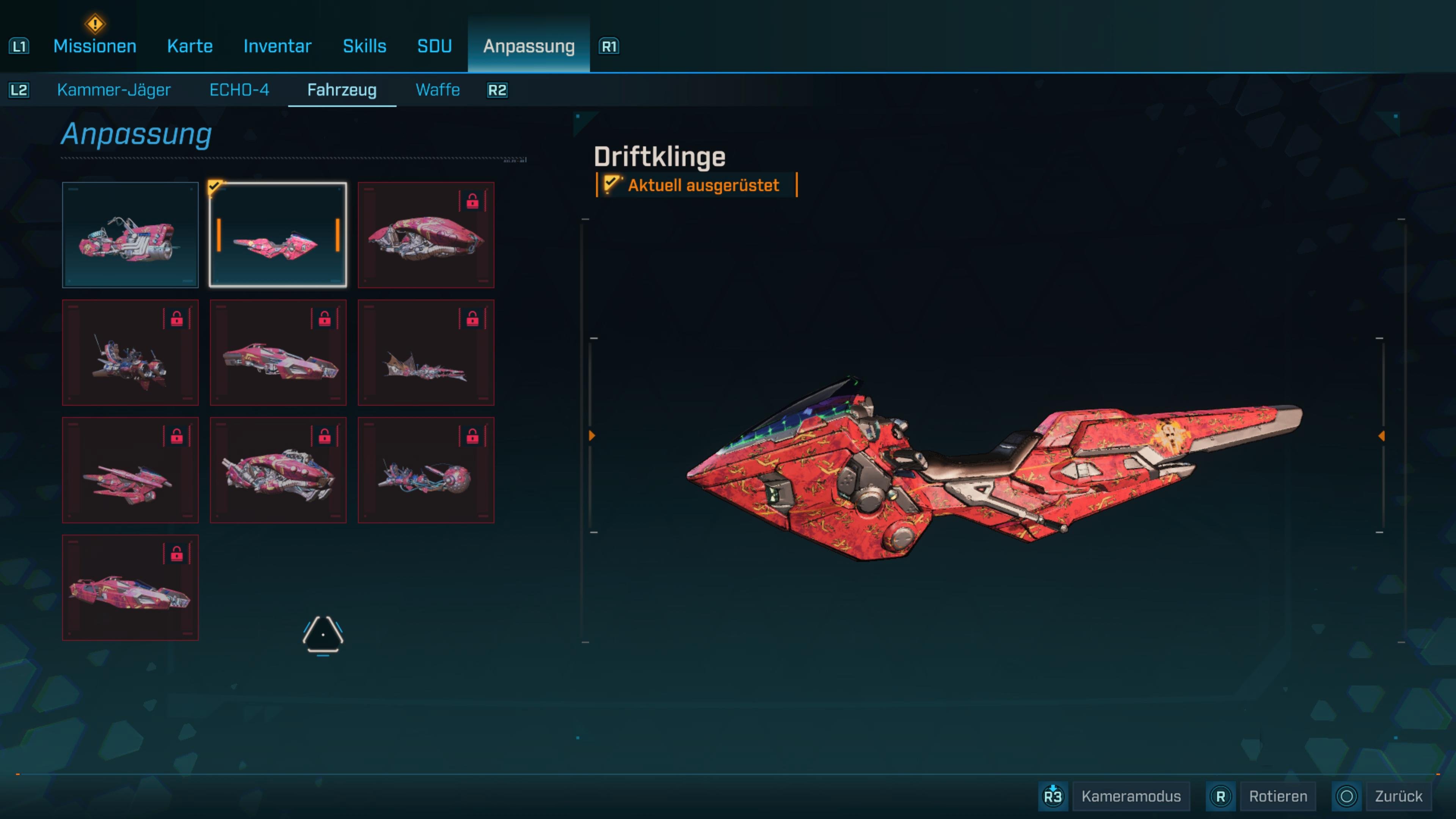1456x819 pixels.
Task: Go to the Inventar tab
Action: click(x=277, y=46)
